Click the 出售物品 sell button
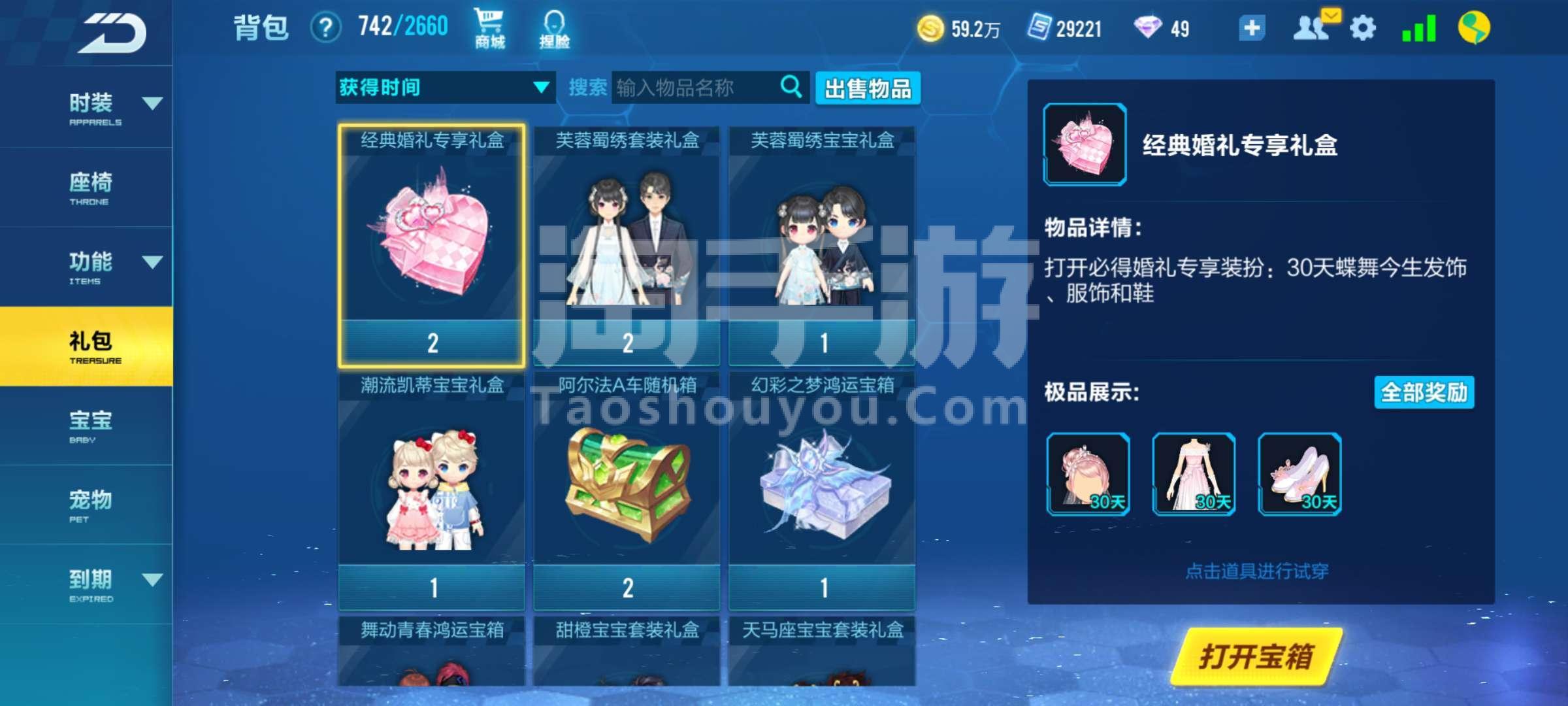The width and height of the screenshot is (1568, 706). (x=868, y=88)
